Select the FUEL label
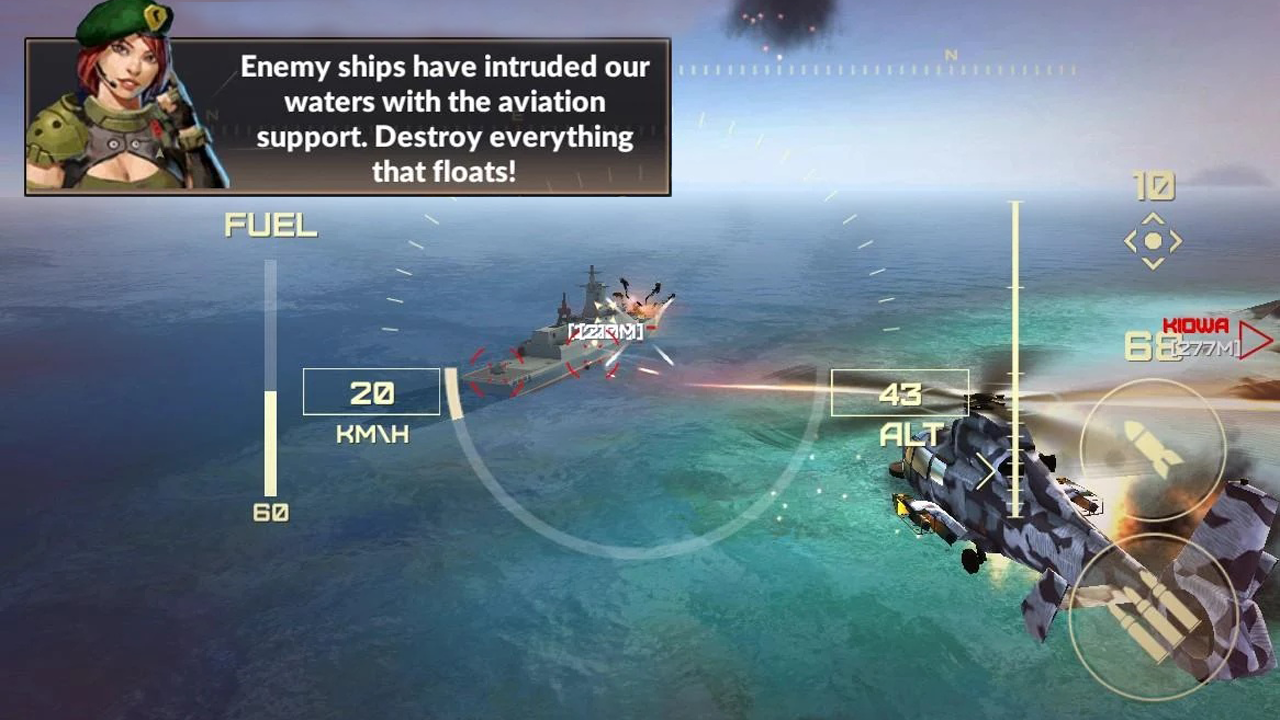The width and height of the screenshot is (1280, 720). pyautogui.click(x=272, y=224)
